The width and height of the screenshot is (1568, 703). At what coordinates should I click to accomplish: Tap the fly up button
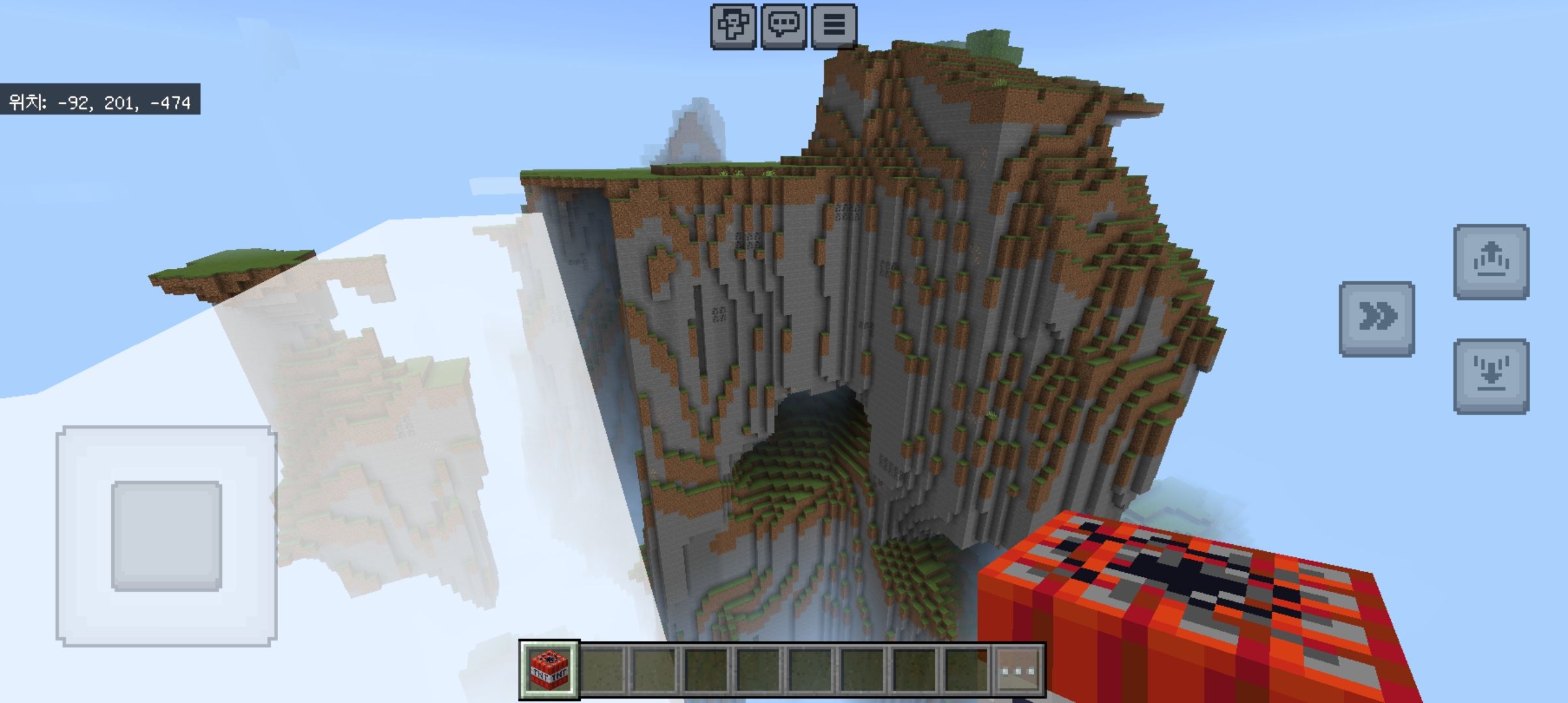click(x=1491, y=262)
